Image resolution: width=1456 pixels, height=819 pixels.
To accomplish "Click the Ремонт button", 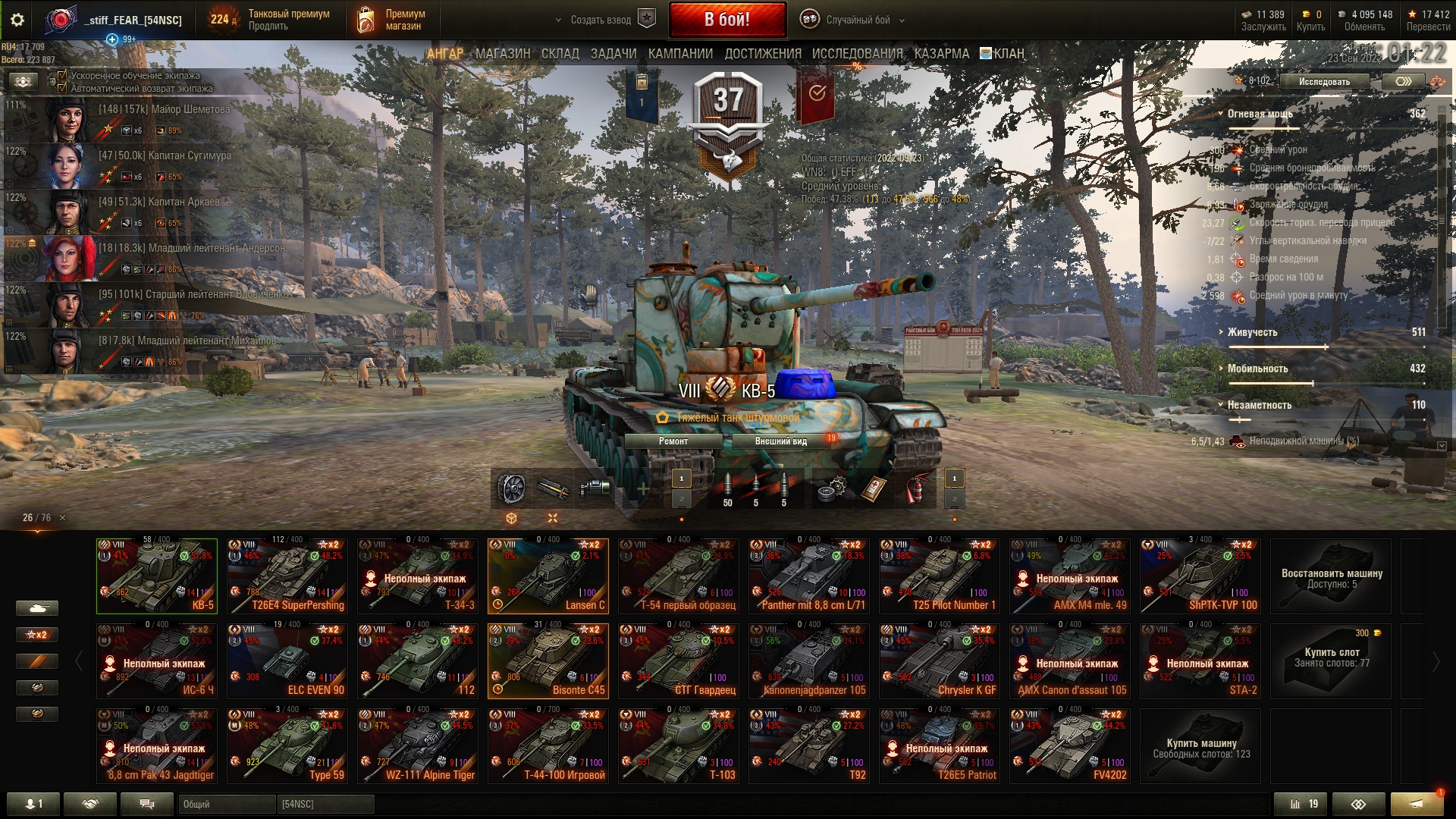I will [x=673, y=441].
